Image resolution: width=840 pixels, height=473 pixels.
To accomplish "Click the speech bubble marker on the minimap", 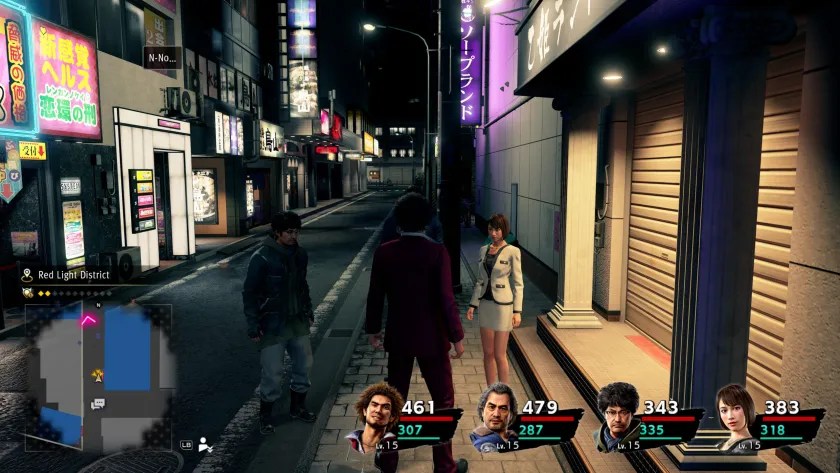I will coord(97,404).
